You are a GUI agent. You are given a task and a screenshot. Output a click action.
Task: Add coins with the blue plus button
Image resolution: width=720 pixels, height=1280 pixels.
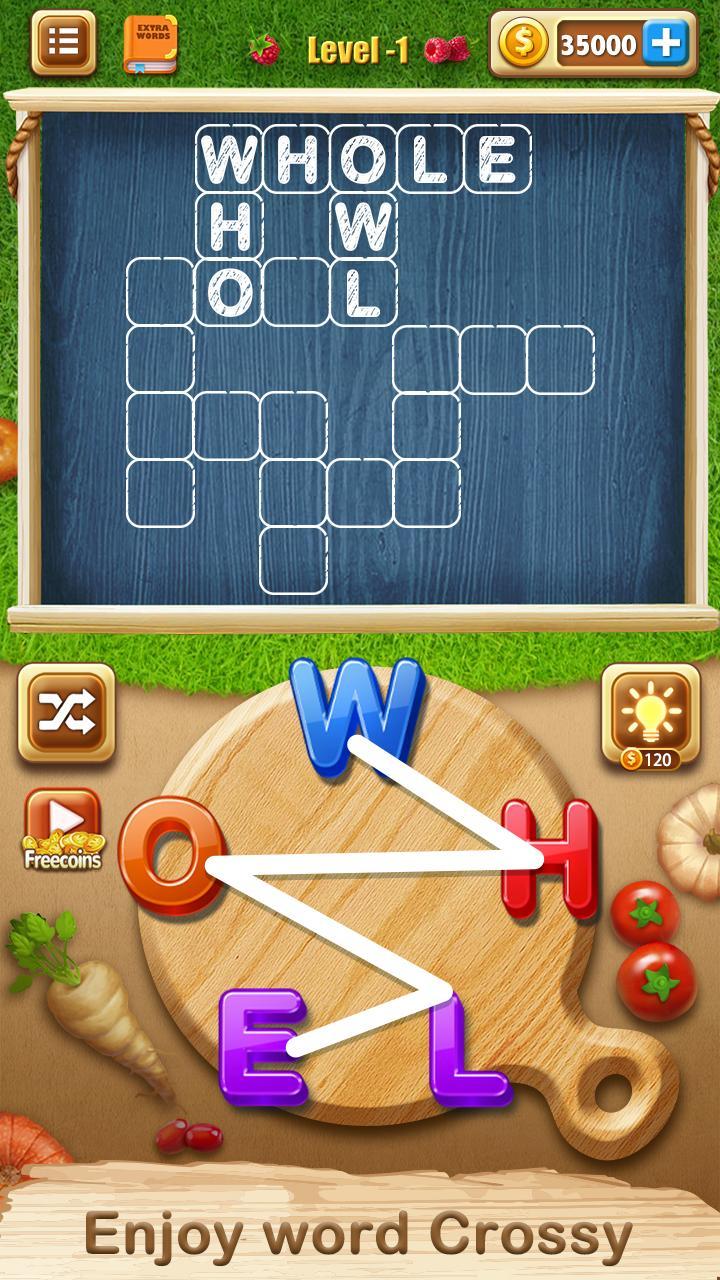(x=665, y=44)
